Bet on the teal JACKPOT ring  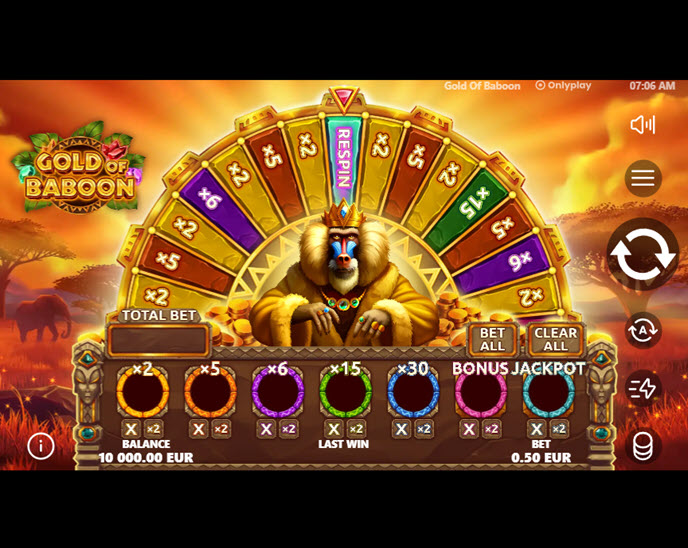coord(548,392)
